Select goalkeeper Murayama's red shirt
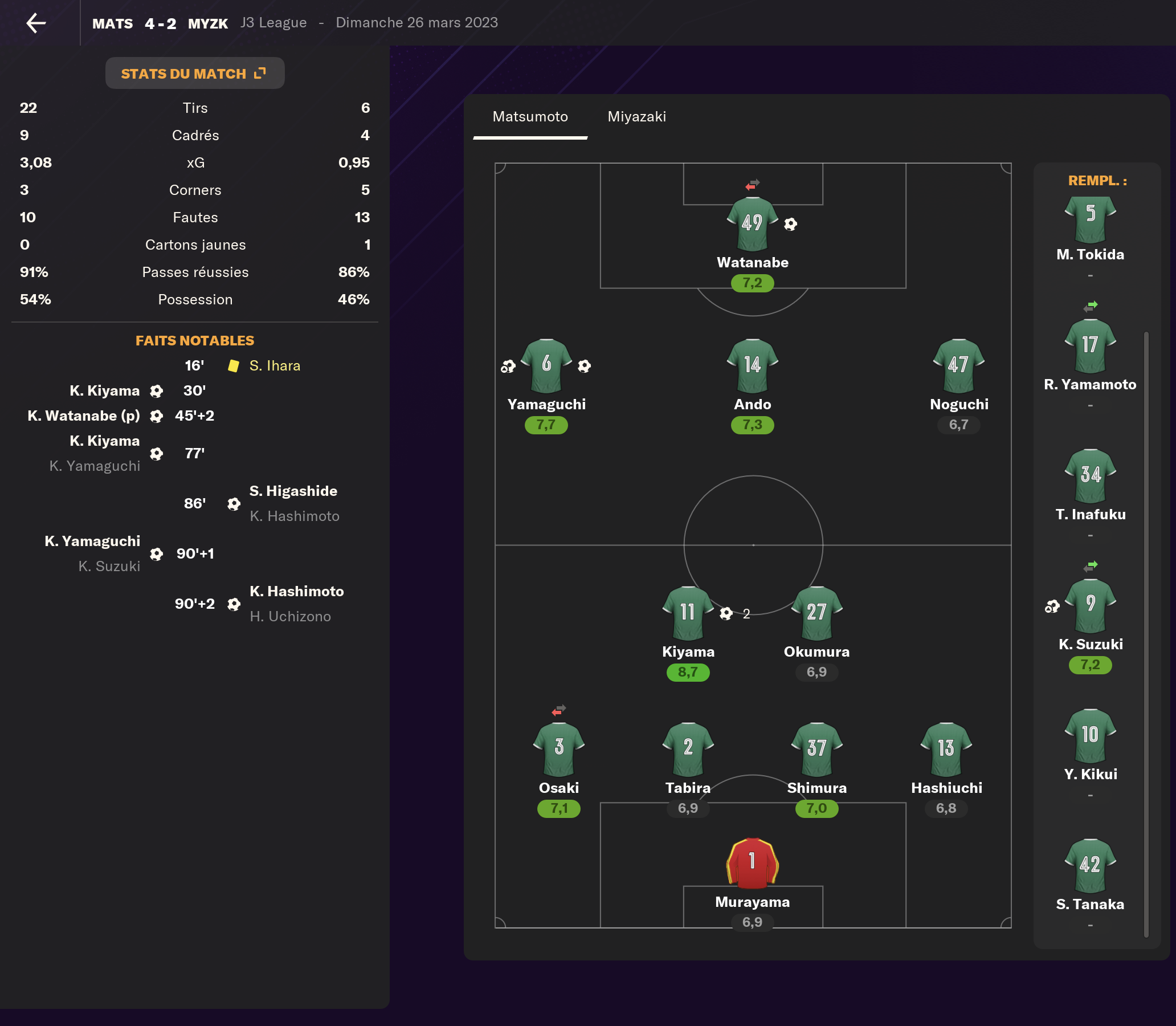Image resolution: width=1176 pixels, height=1026 pixels. tap(752, 862)
